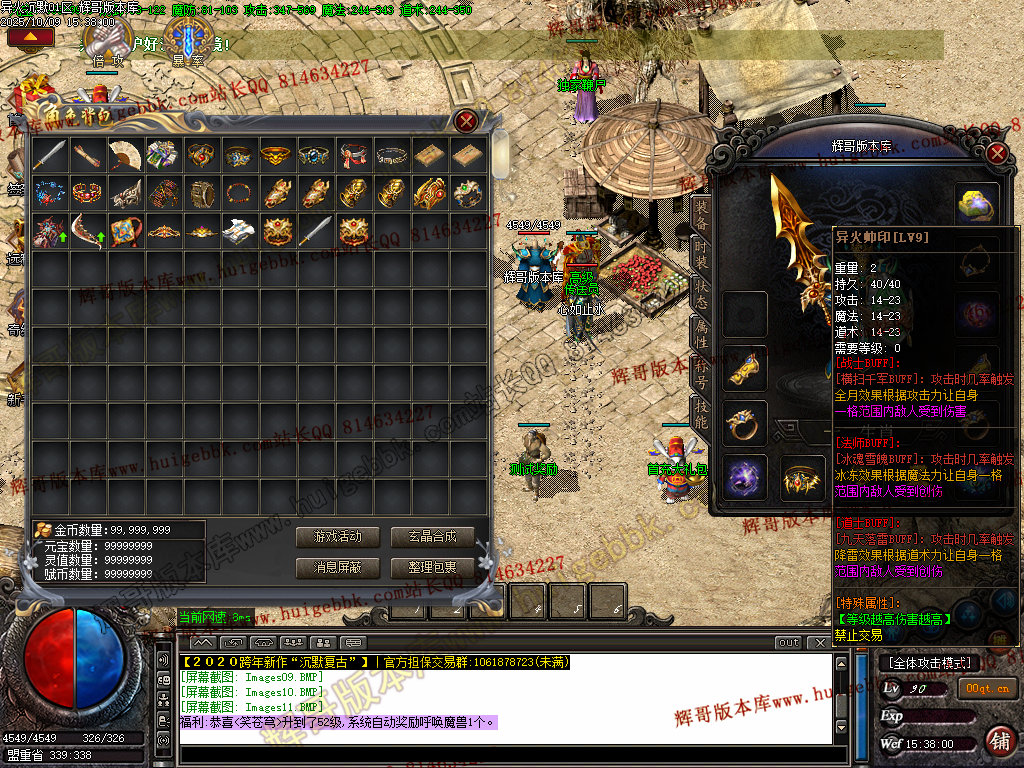Select the folding fan in the backpack
Viewport: 1024px width, 768px height.
pyautogui.click(x=124, y=154)
